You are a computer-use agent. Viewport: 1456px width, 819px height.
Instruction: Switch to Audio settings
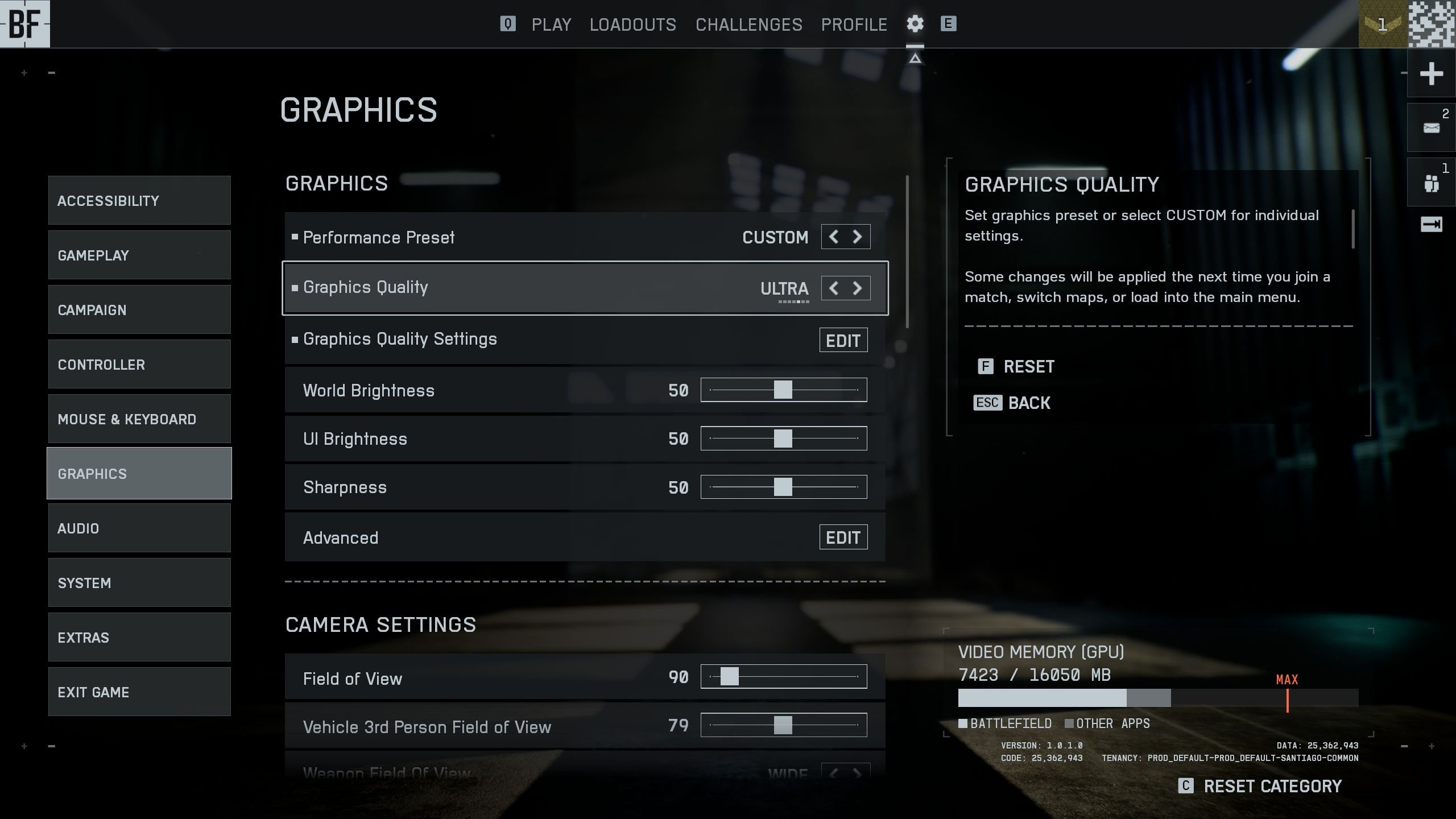(139, 528)
